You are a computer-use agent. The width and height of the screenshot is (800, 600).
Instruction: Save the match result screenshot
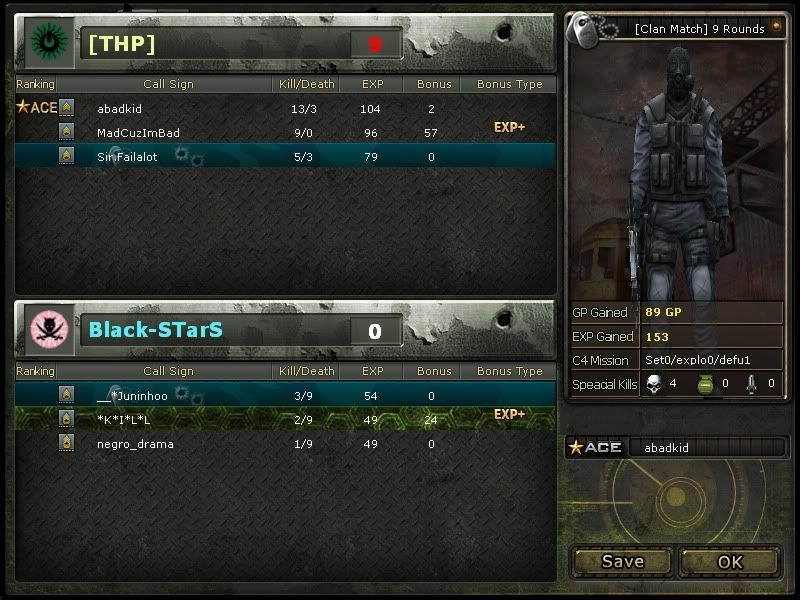[x=622, y=561]
